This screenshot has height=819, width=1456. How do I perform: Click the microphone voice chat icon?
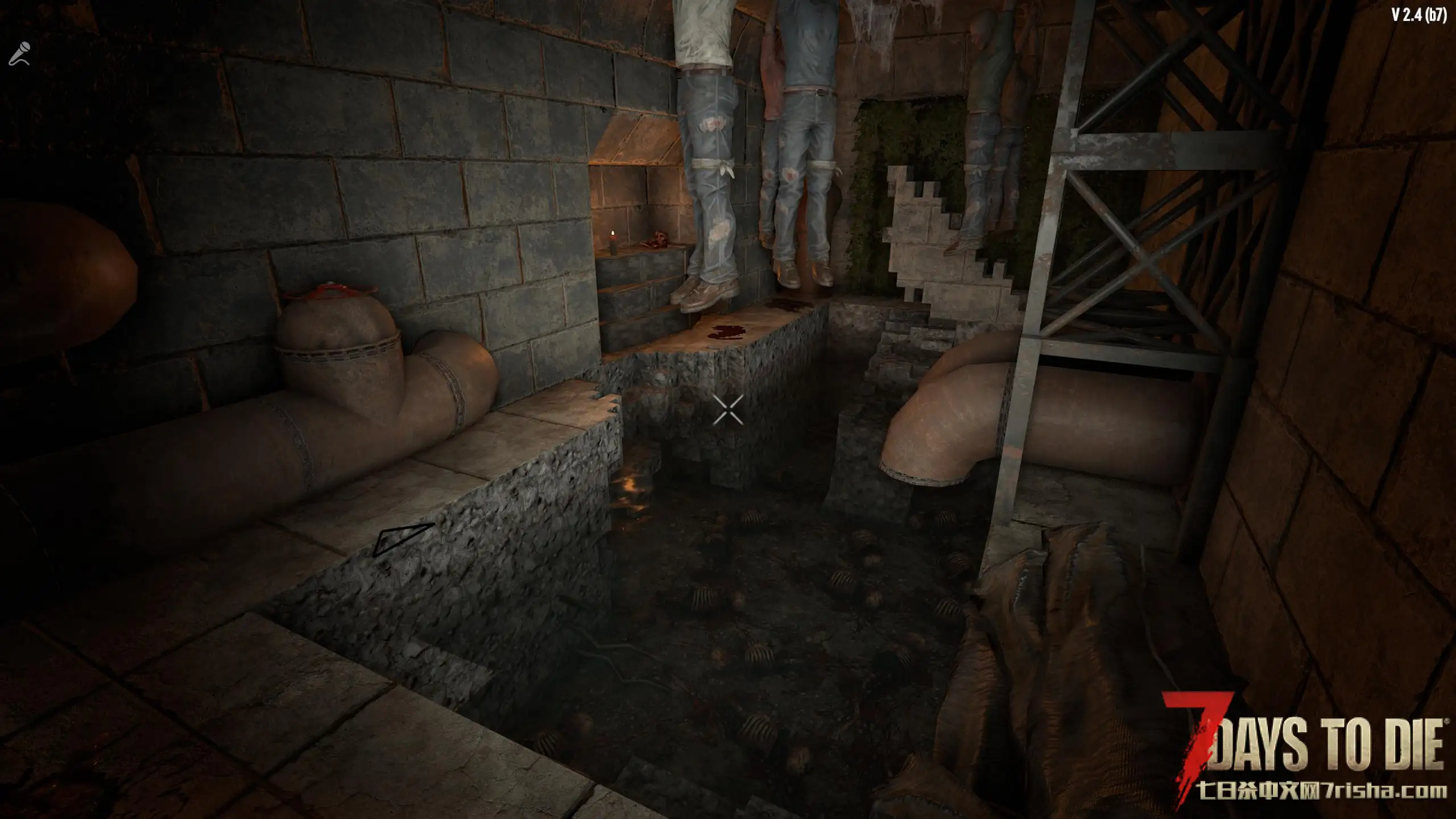click(19, 54)
